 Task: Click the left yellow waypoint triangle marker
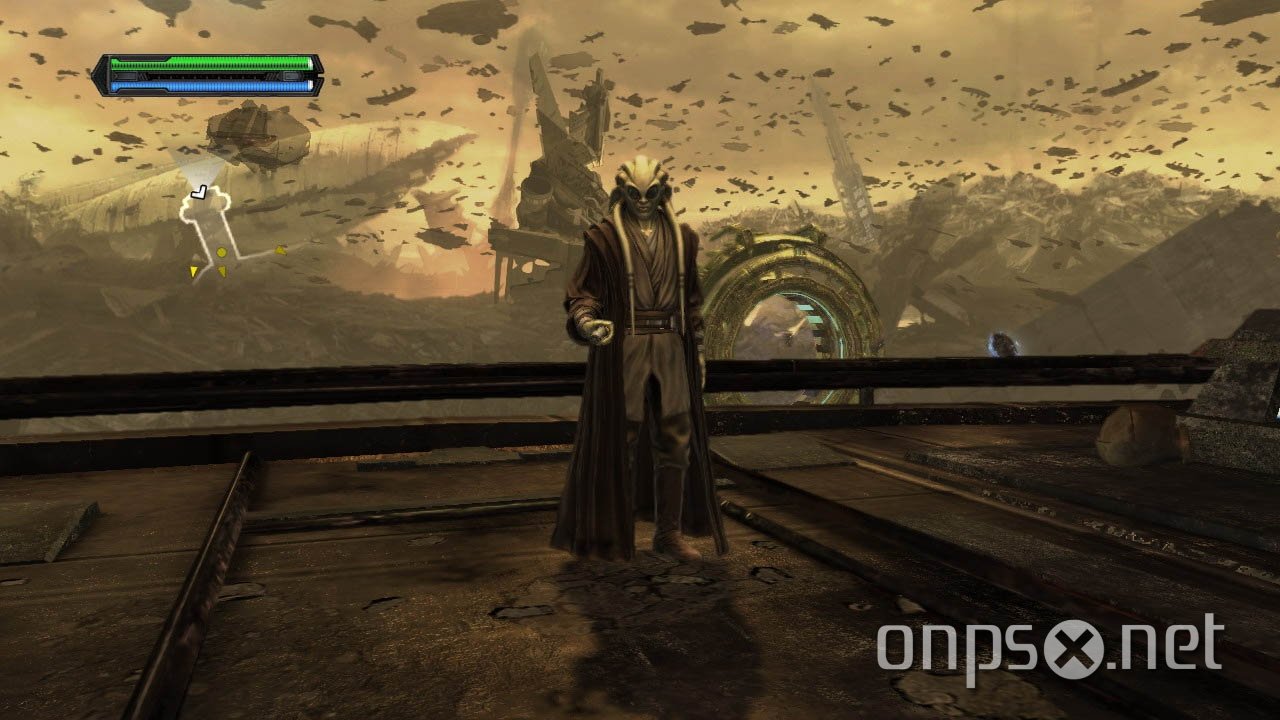pos(194,270)
